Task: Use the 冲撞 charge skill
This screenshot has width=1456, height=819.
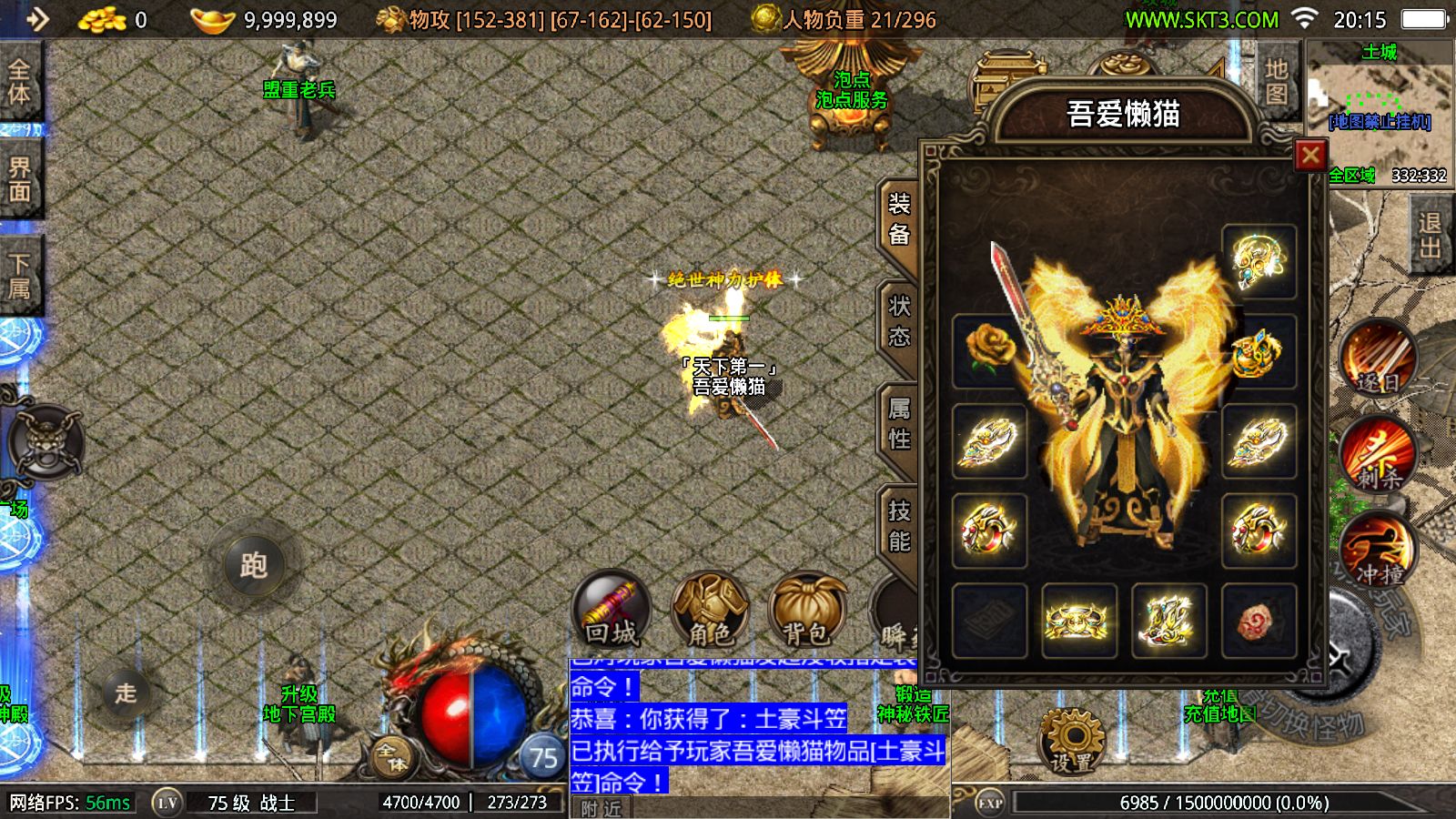Action: coord(1377,549)
